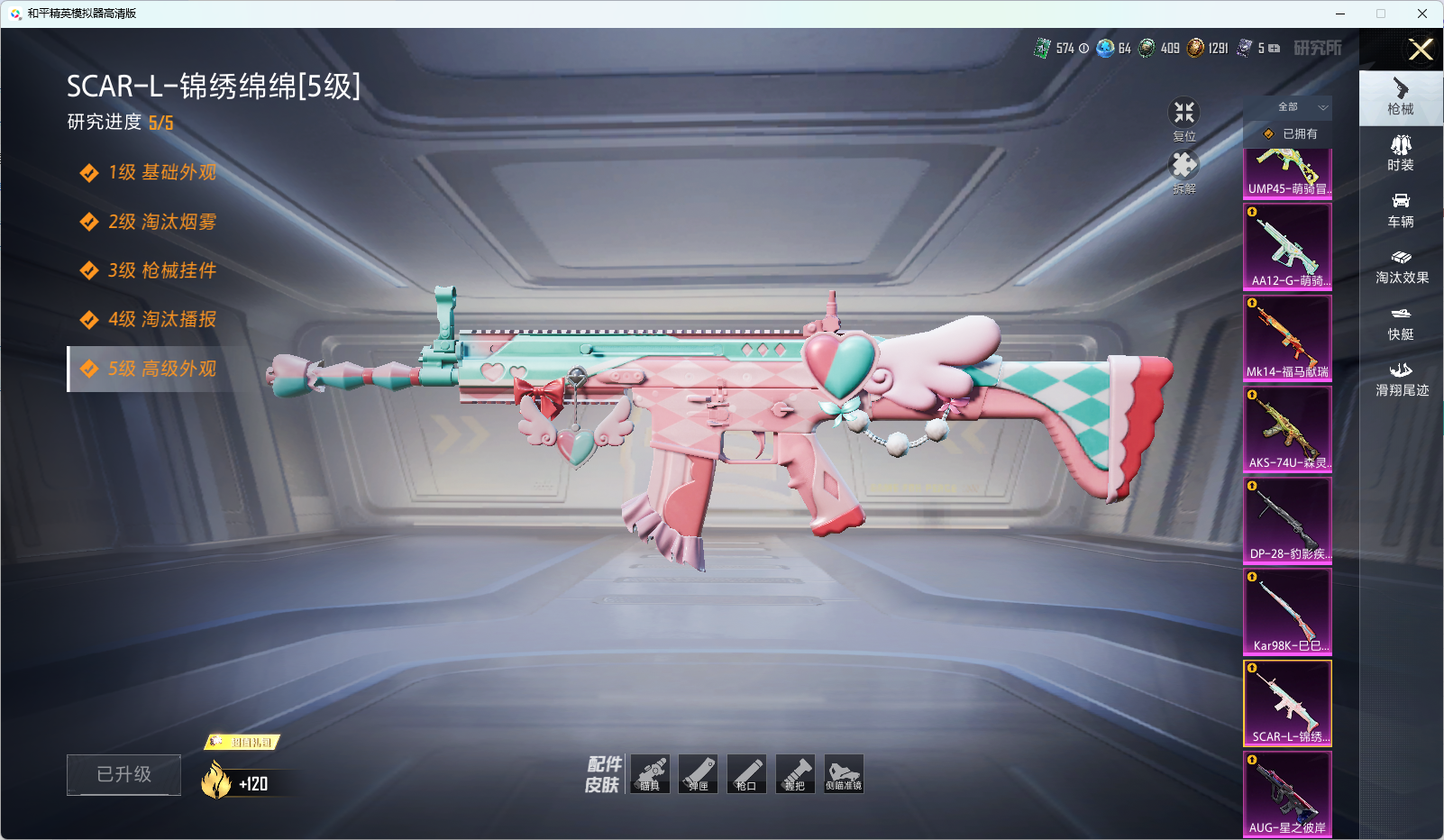This screenshot has height=840, width=1444.
Task: Minimize the emulator window
Action: (x=1340, y=14)
